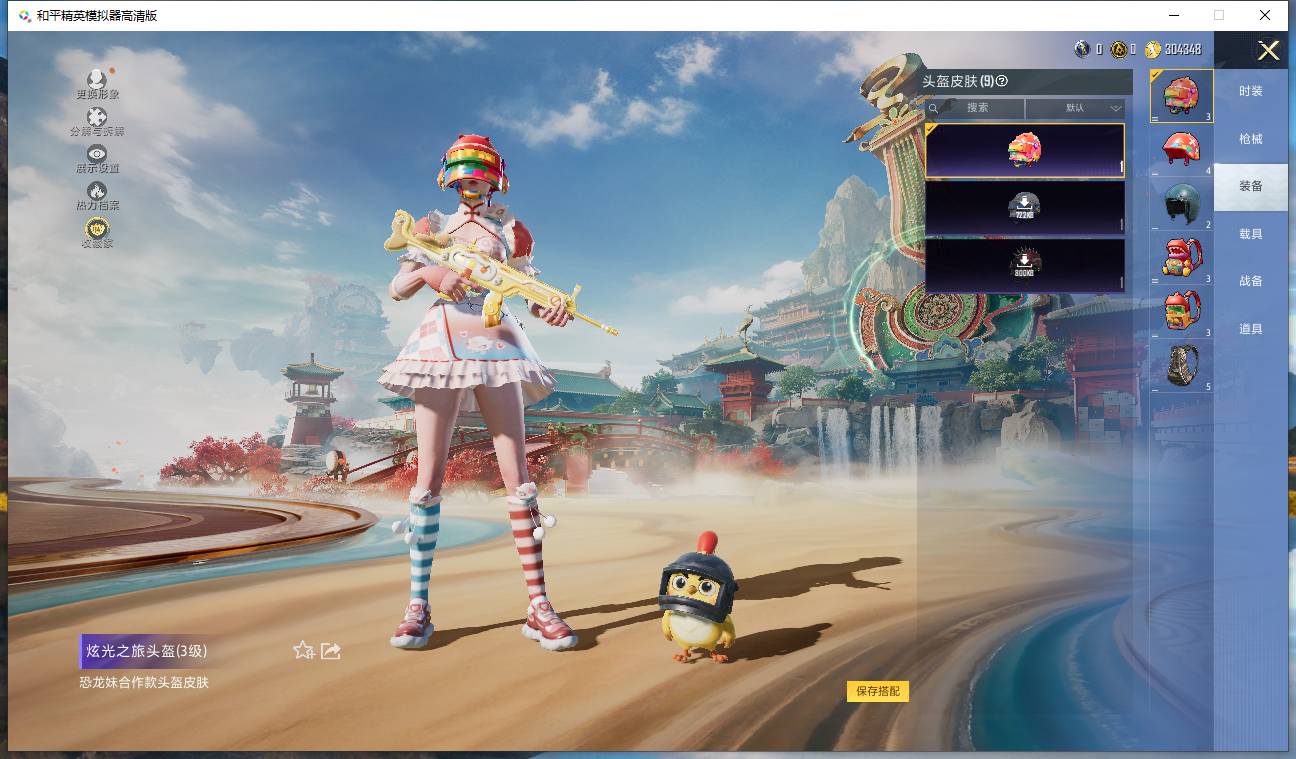
Task: Select the dark teal level 2 helmet slot
Action: click(1182, 203)
